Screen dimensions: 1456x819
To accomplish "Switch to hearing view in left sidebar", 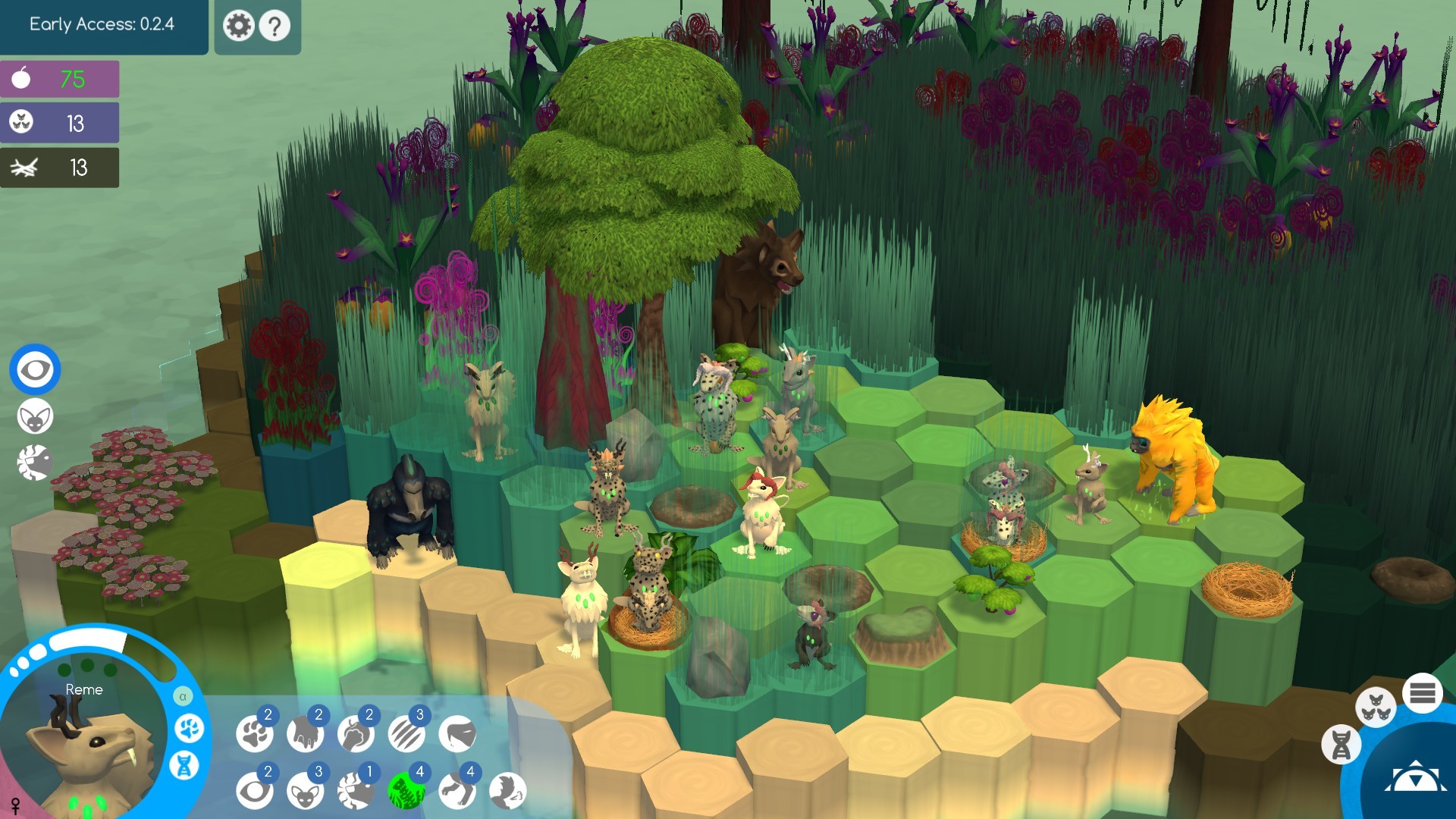I will 35,417.
